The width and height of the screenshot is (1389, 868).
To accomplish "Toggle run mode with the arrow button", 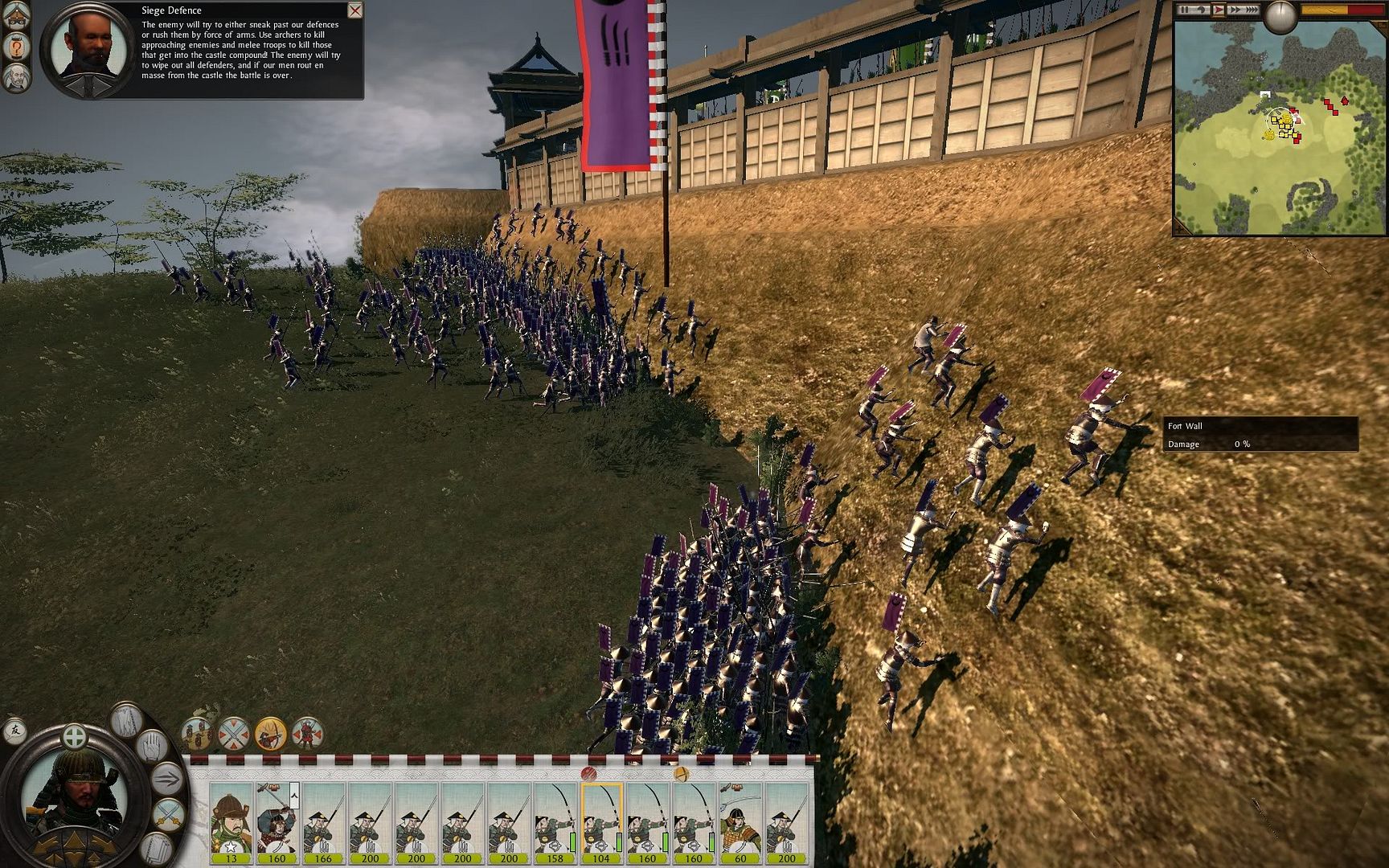I will pos(168,779).
